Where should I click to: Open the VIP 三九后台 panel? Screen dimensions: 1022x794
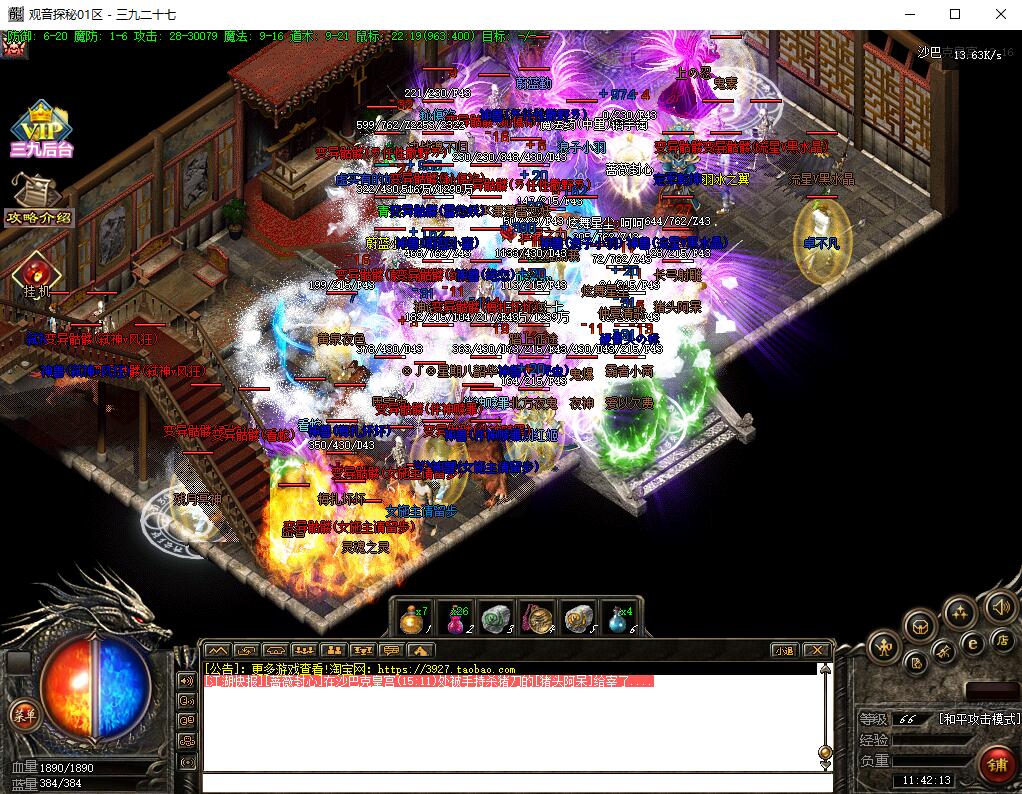point(41,130)
